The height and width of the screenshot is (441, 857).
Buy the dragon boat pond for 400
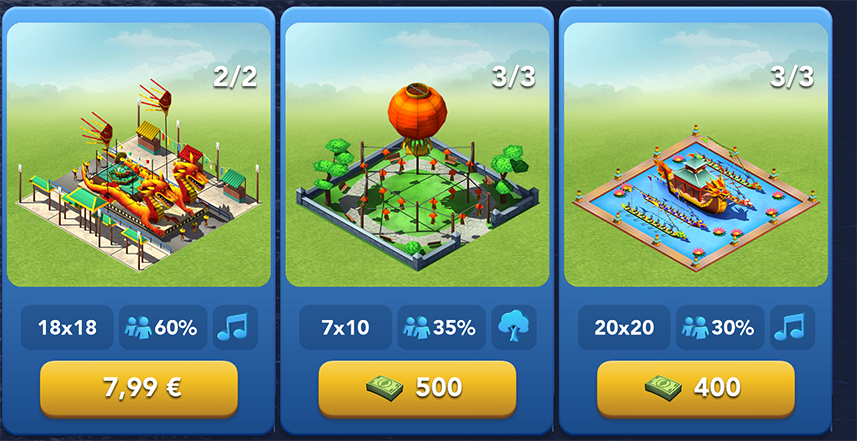point(696,388)
